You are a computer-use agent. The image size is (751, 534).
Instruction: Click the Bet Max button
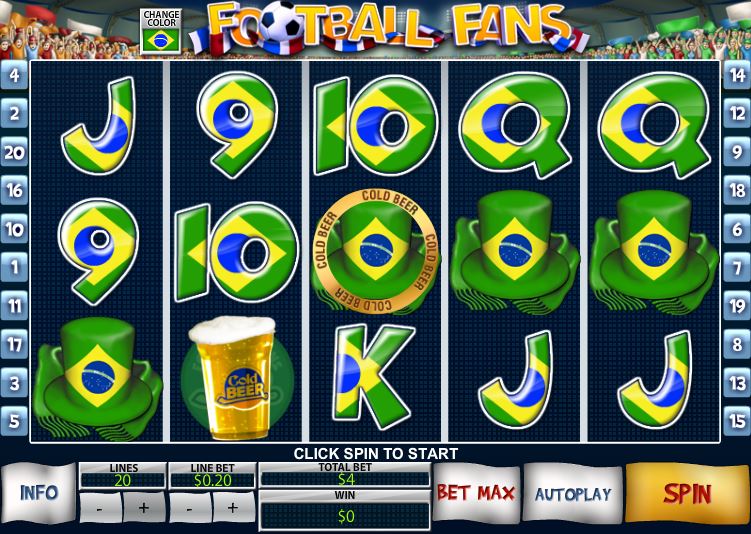(475, 493)
